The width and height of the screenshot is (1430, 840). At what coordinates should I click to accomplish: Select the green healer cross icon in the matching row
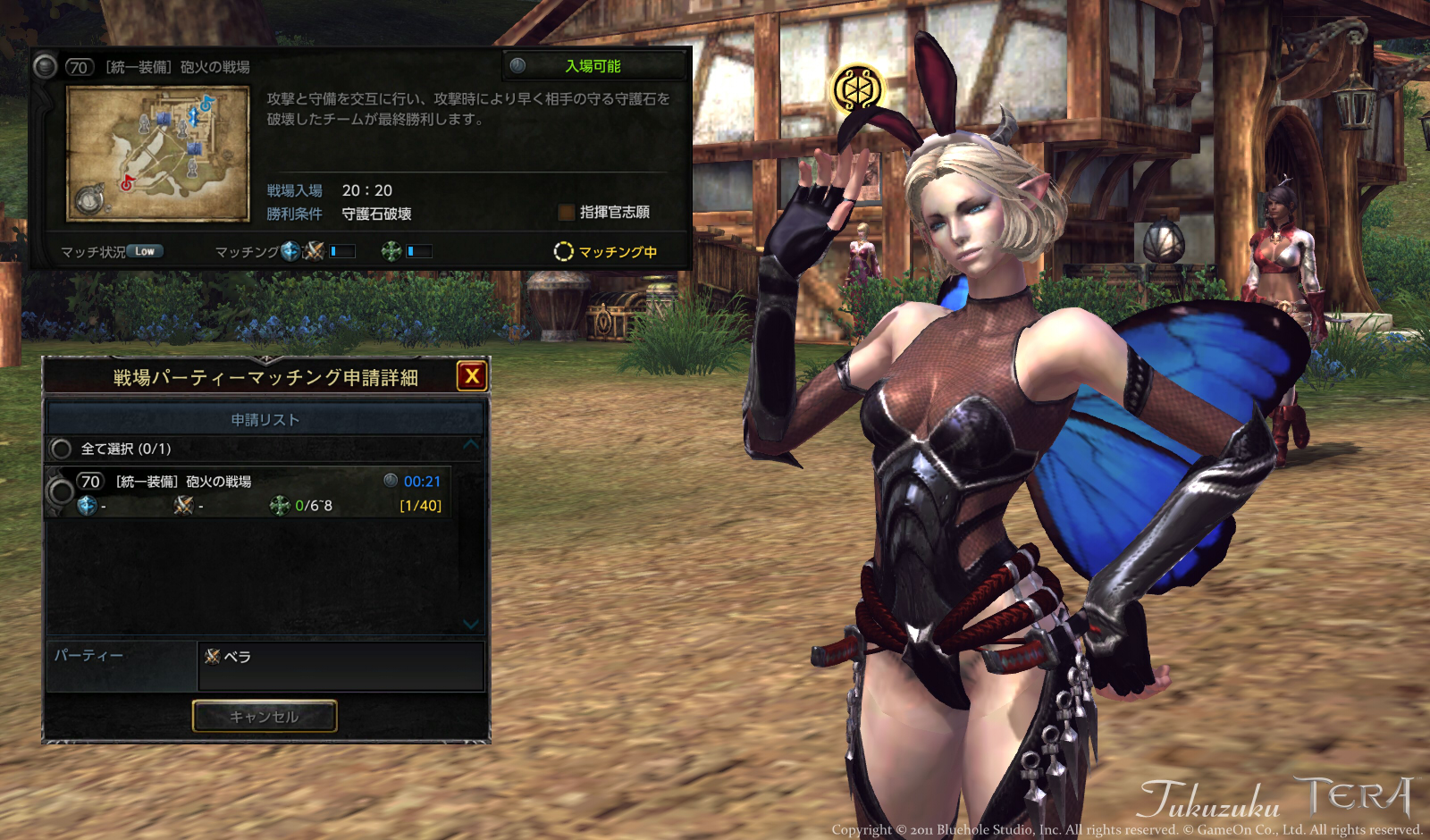(x=391, y=251)
